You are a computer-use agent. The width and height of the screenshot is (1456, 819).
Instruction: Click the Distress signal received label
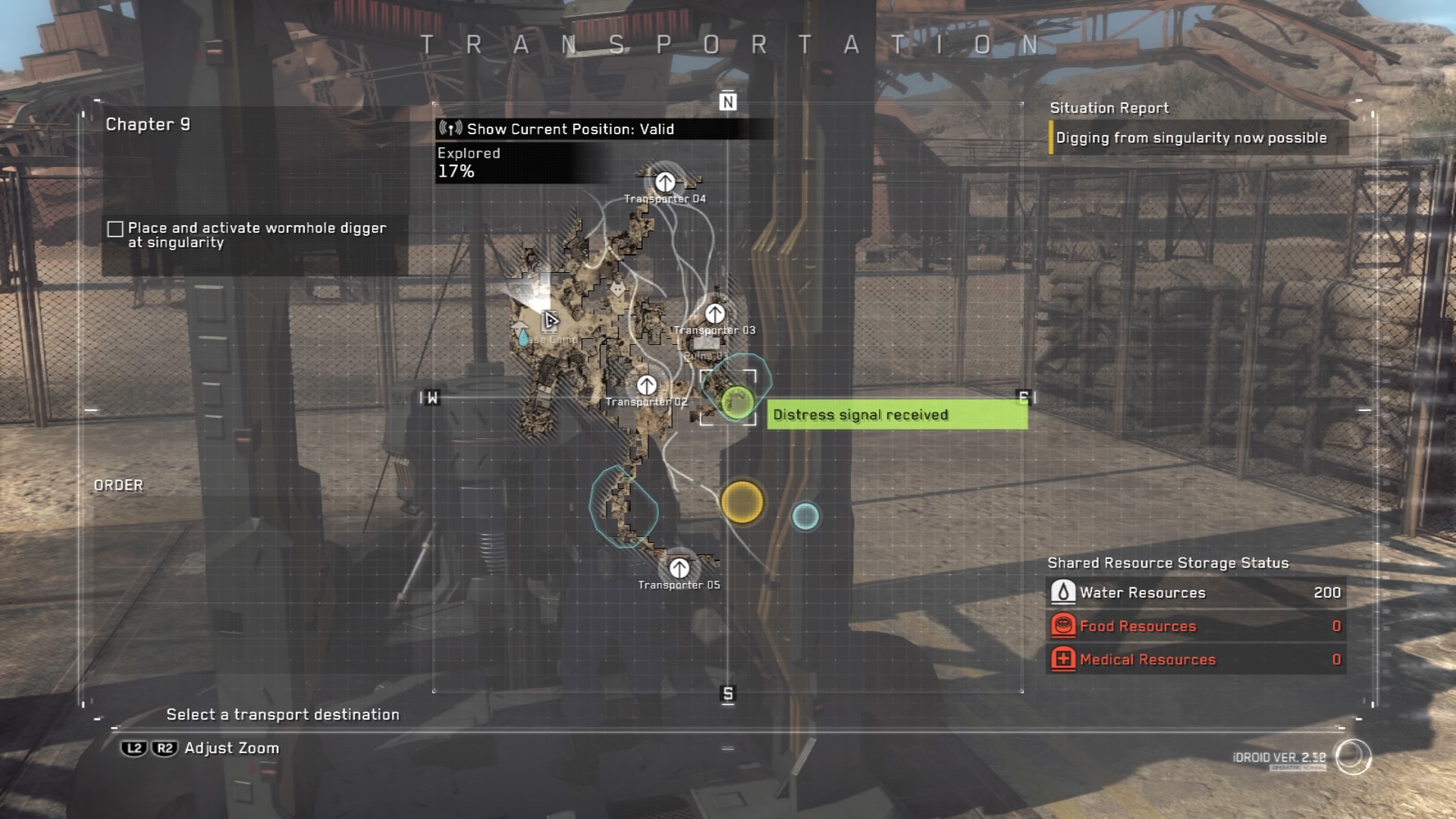pos(896,415)
